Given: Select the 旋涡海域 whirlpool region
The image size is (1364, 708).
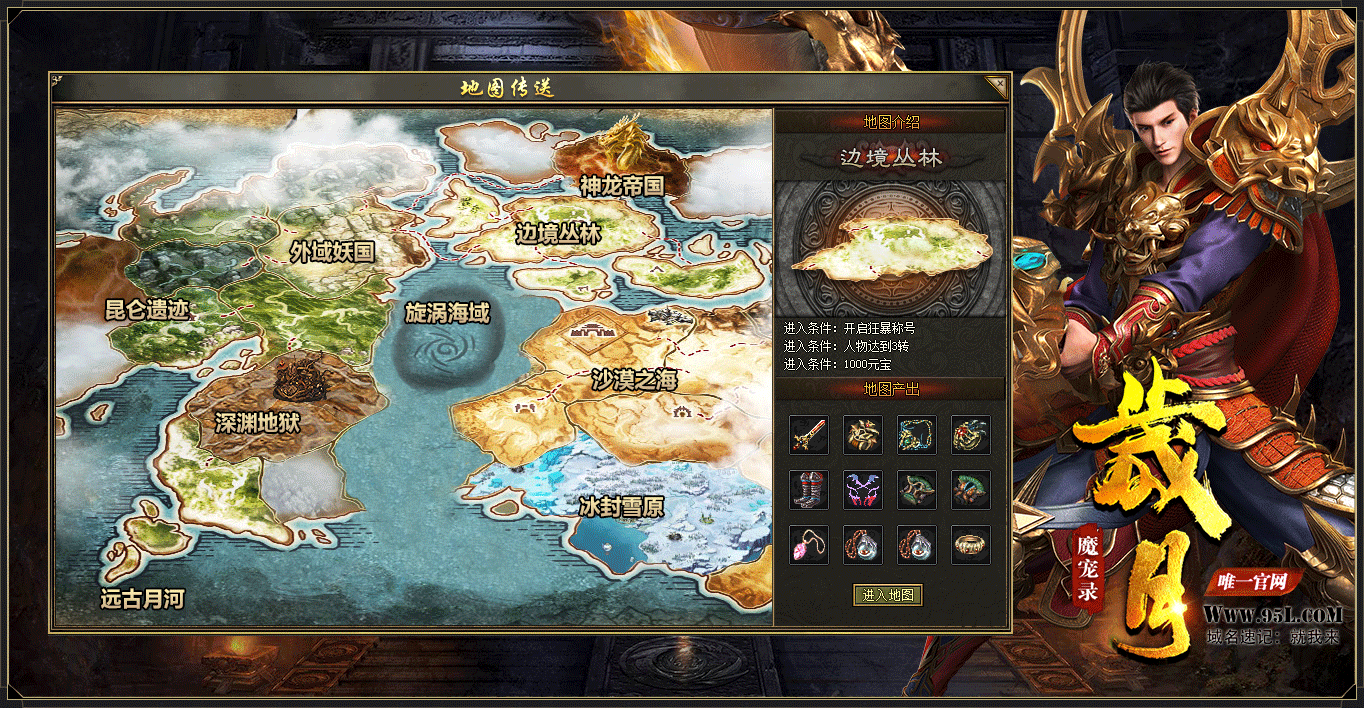Looking at the screenshot, I should 447,313.
